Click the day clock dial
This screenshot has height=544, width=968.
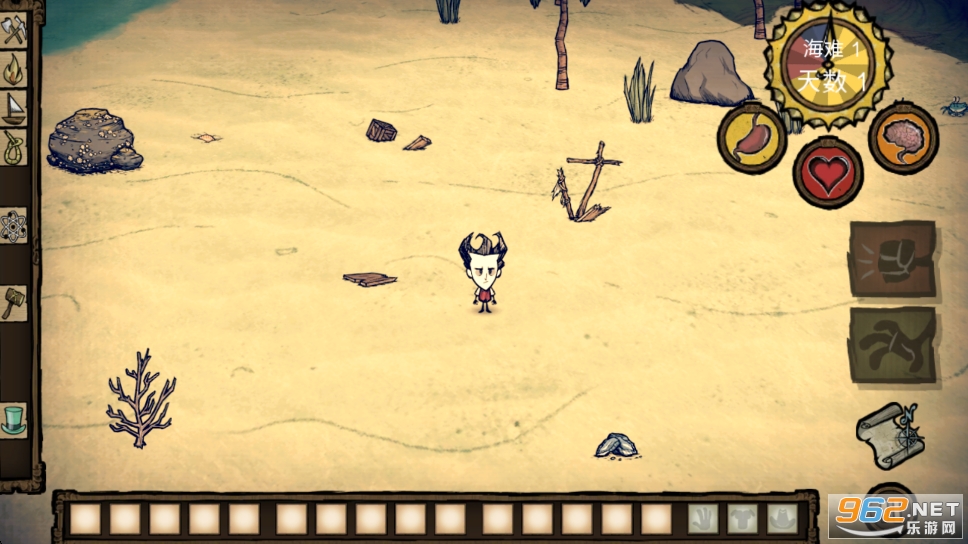click(x=827, y=63)
